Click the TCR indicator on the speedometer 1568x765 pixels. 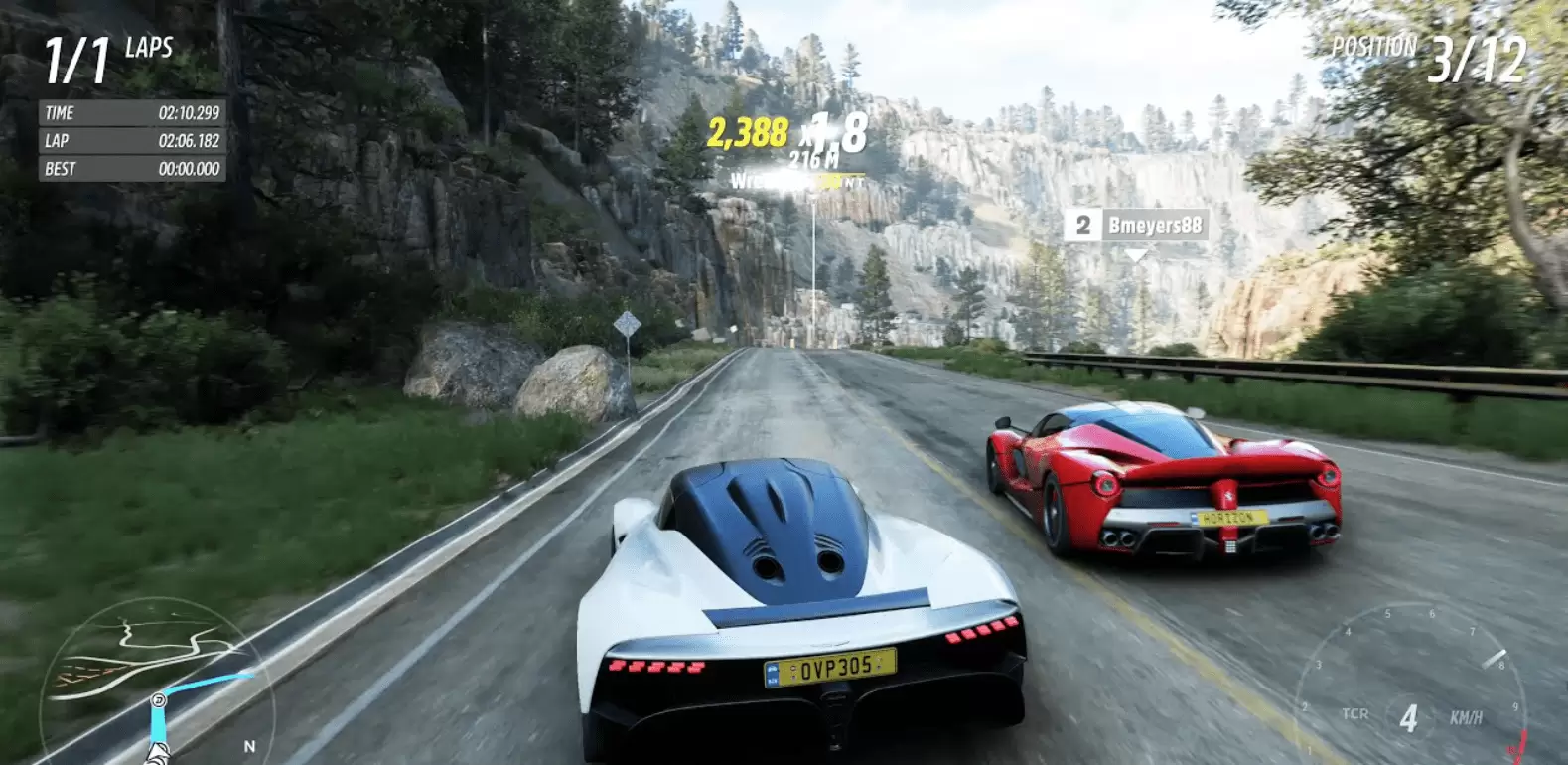1356,714
